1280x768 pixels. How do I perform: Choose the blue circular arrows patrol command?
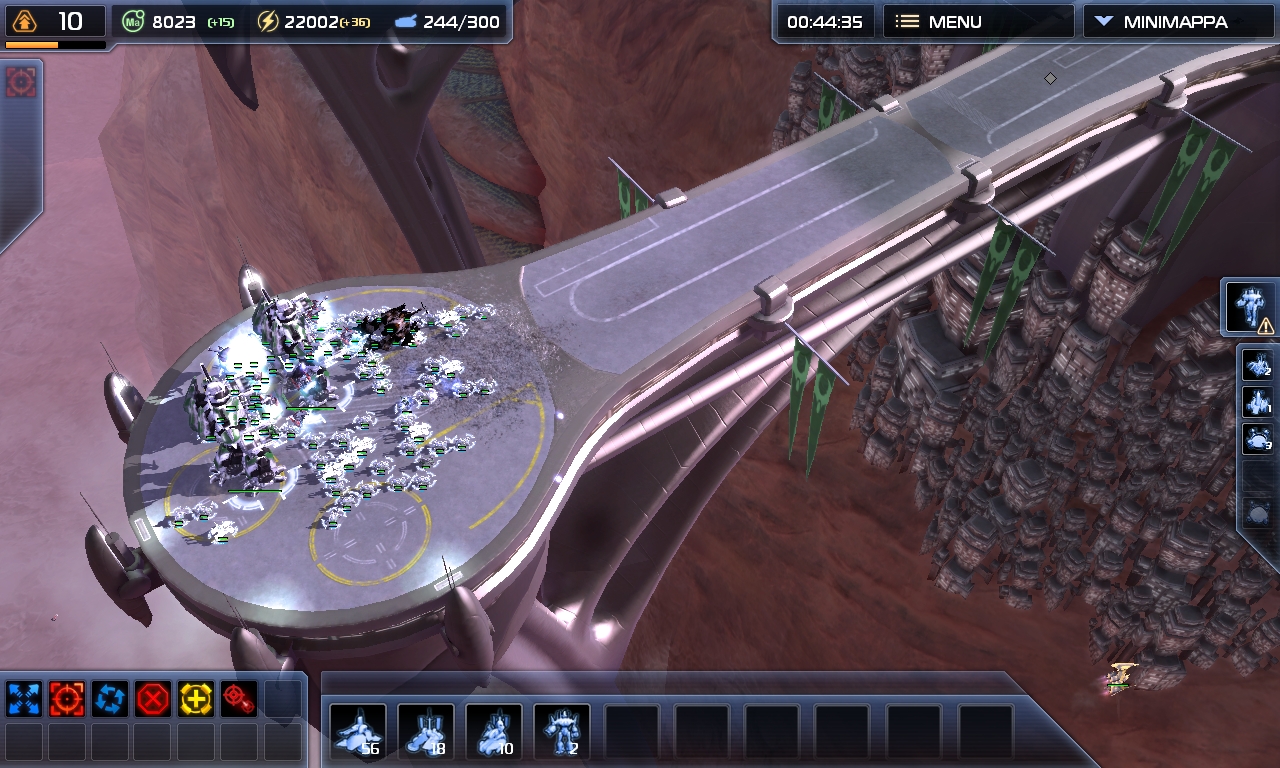click(x=109, y=699)
